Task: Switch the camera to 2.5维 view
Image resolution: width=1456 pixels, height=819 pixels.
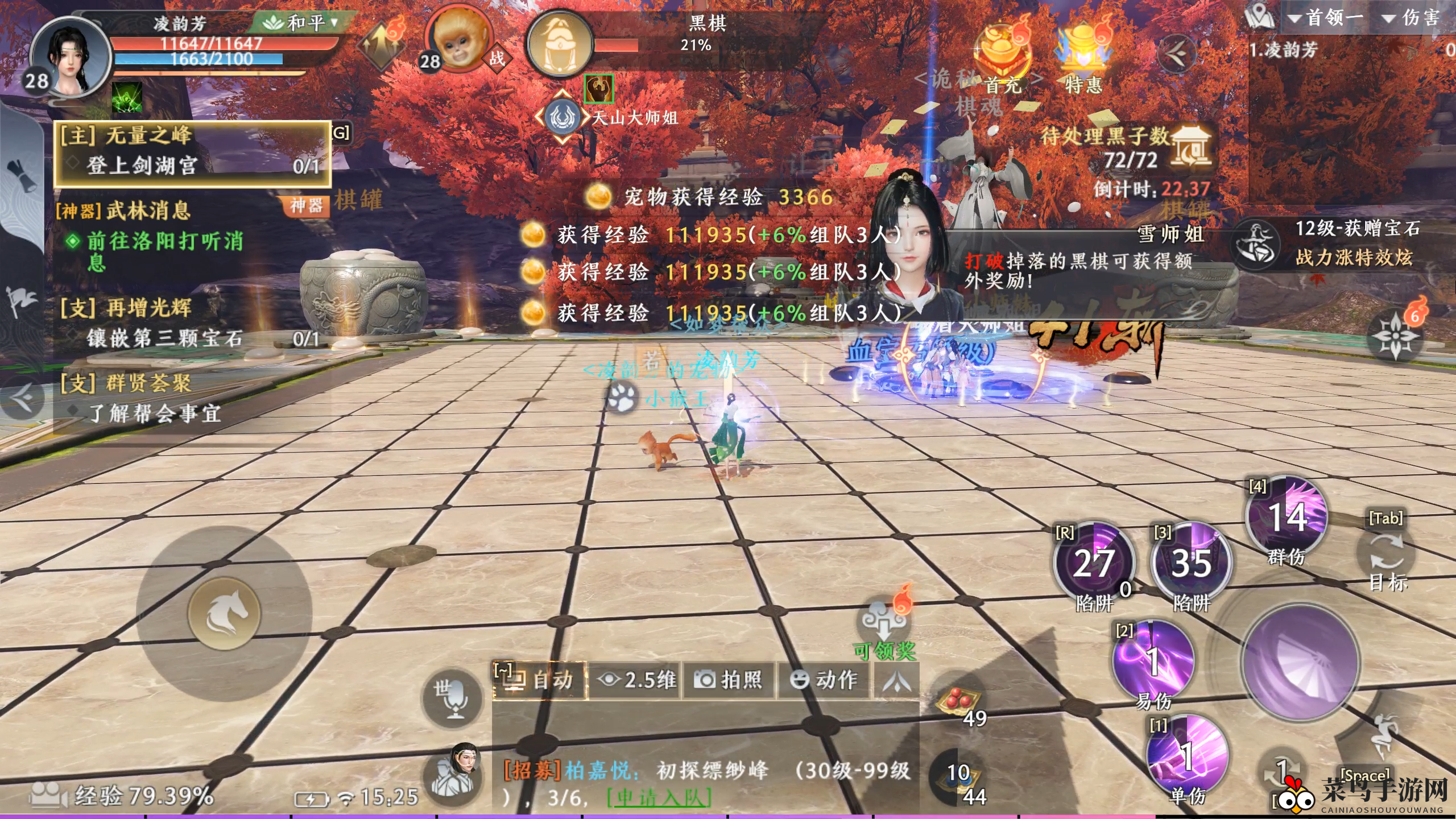Action: coord(637,680)
